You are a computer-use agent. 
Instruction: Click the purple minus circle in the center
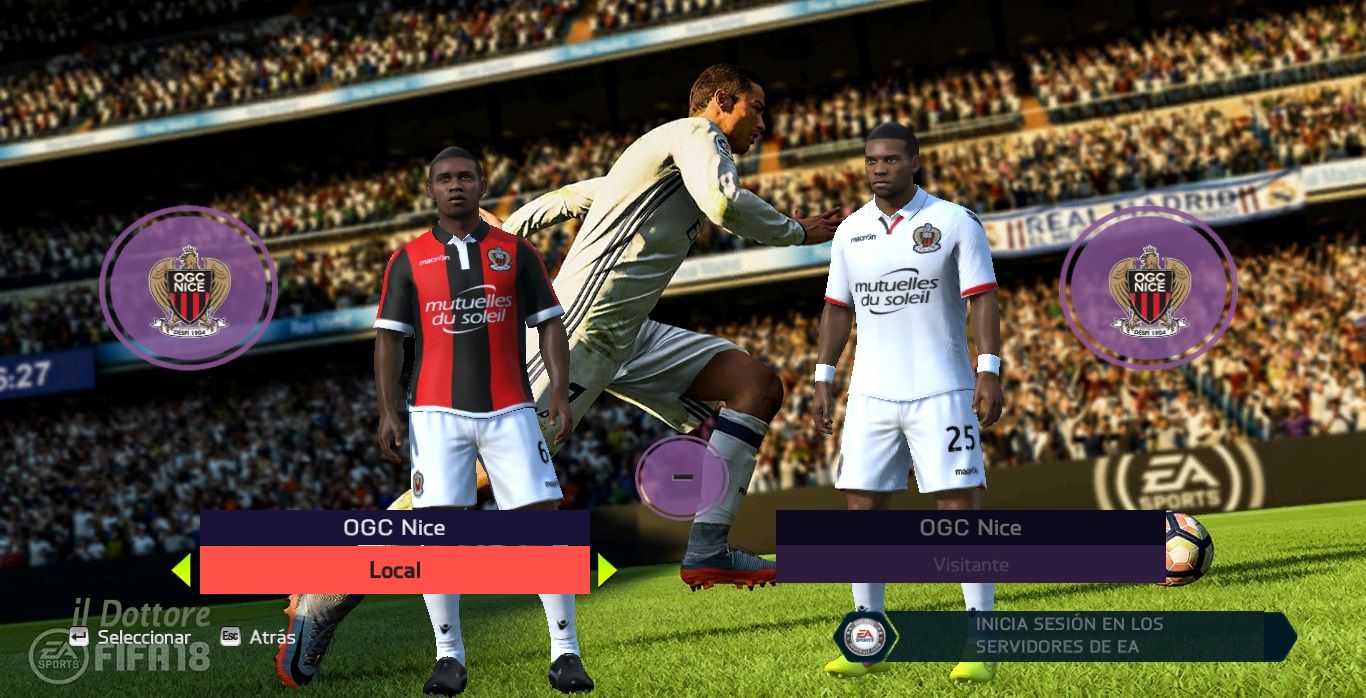coord(682,478)
